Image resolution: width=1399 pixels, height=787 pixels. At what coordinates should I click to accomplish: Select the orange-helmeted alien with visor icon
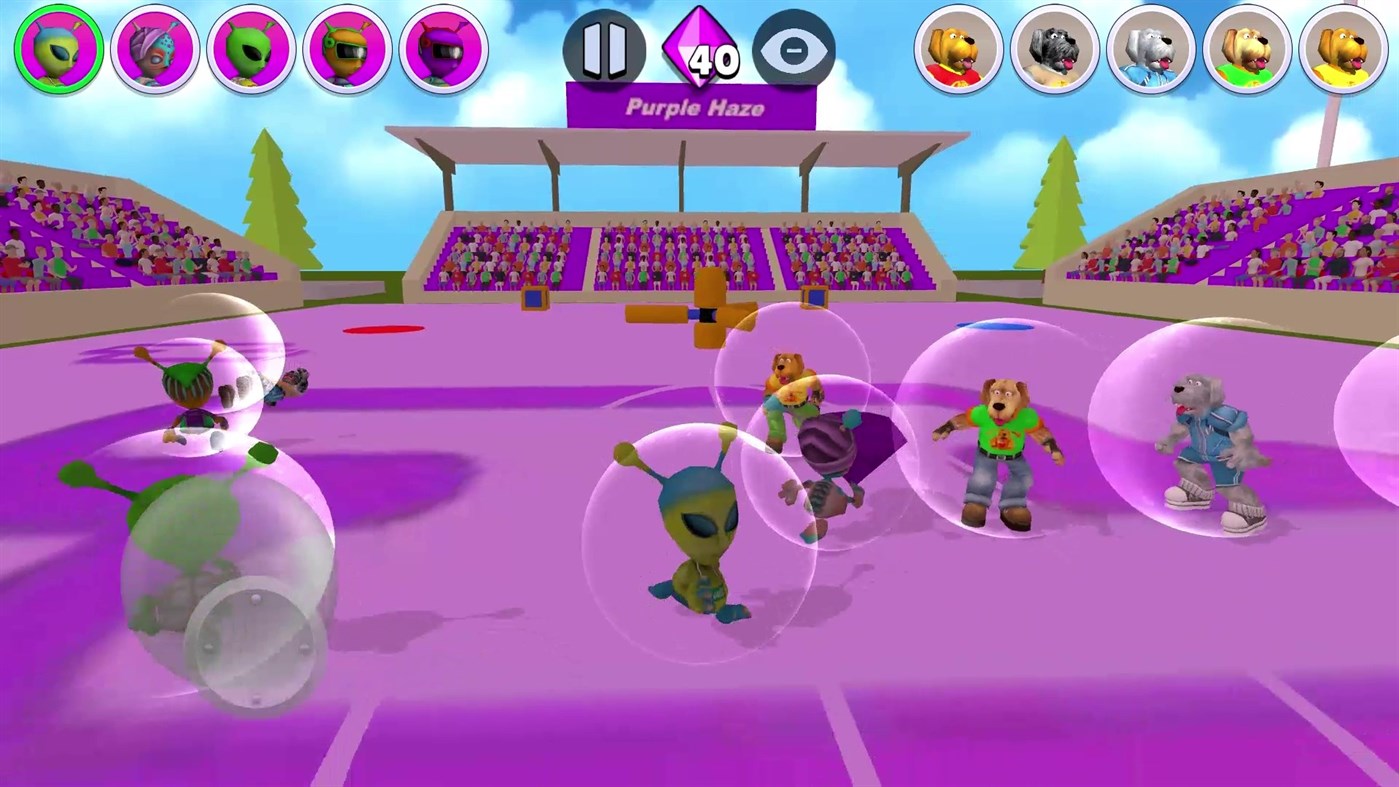345,48
